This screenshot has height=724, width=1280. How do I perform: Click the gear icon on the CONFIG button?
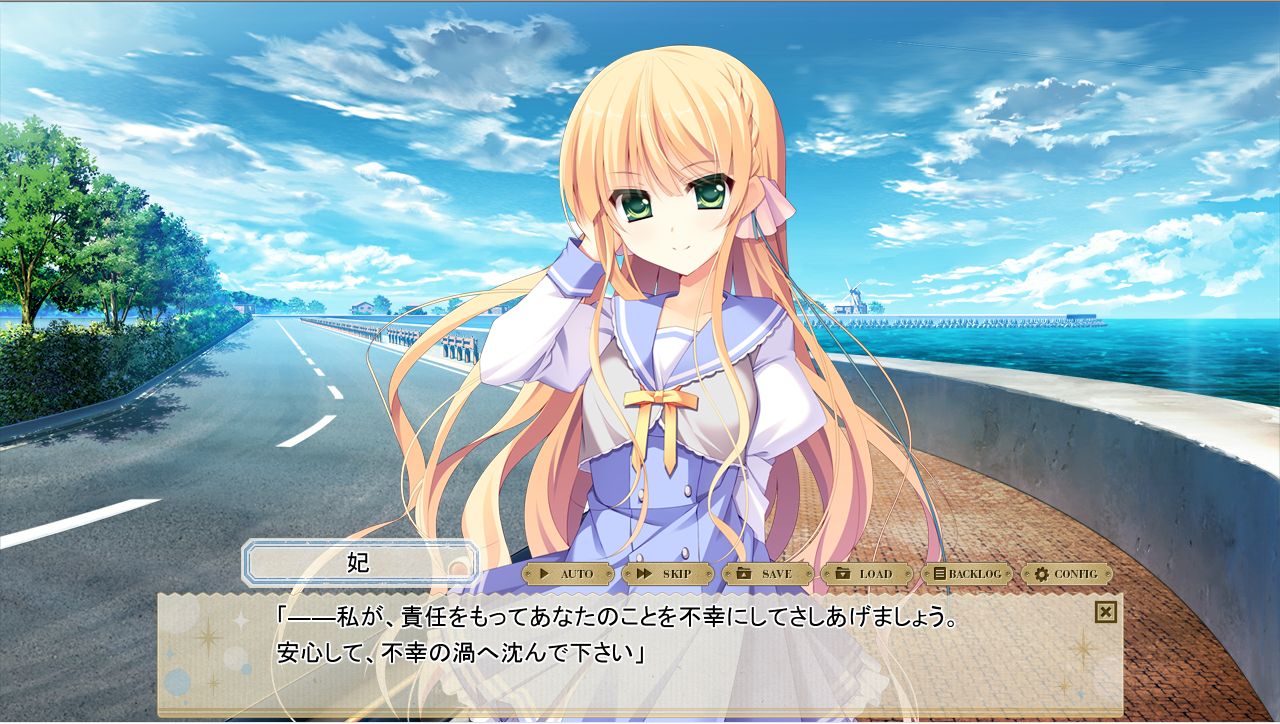click(1042, 575)
